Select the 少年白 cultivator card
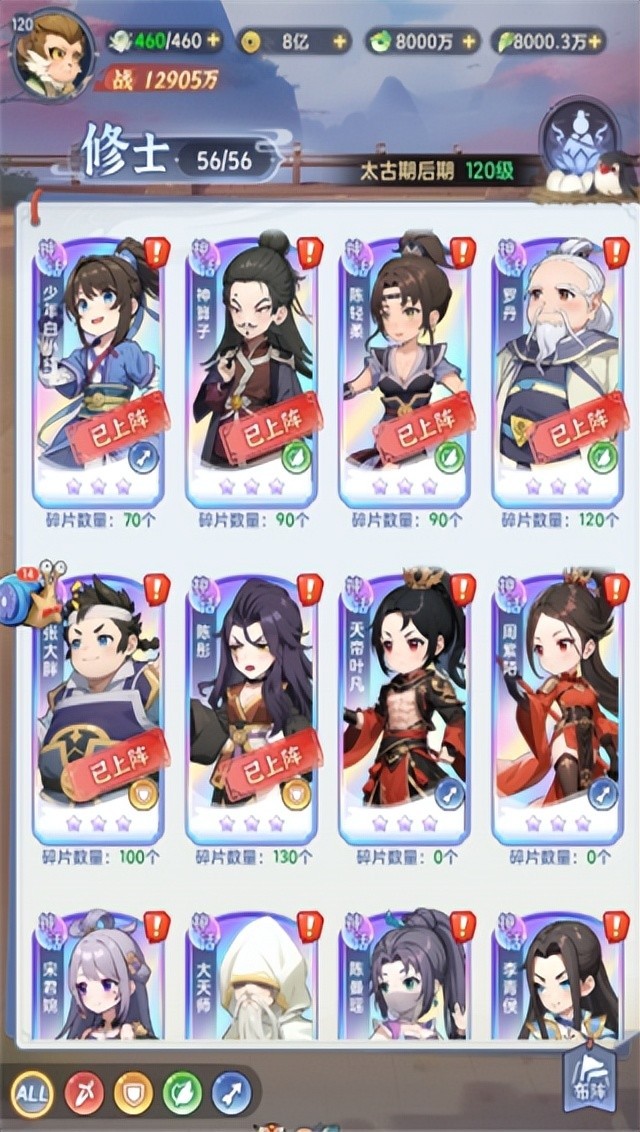640x1132 pixels. 98,365
